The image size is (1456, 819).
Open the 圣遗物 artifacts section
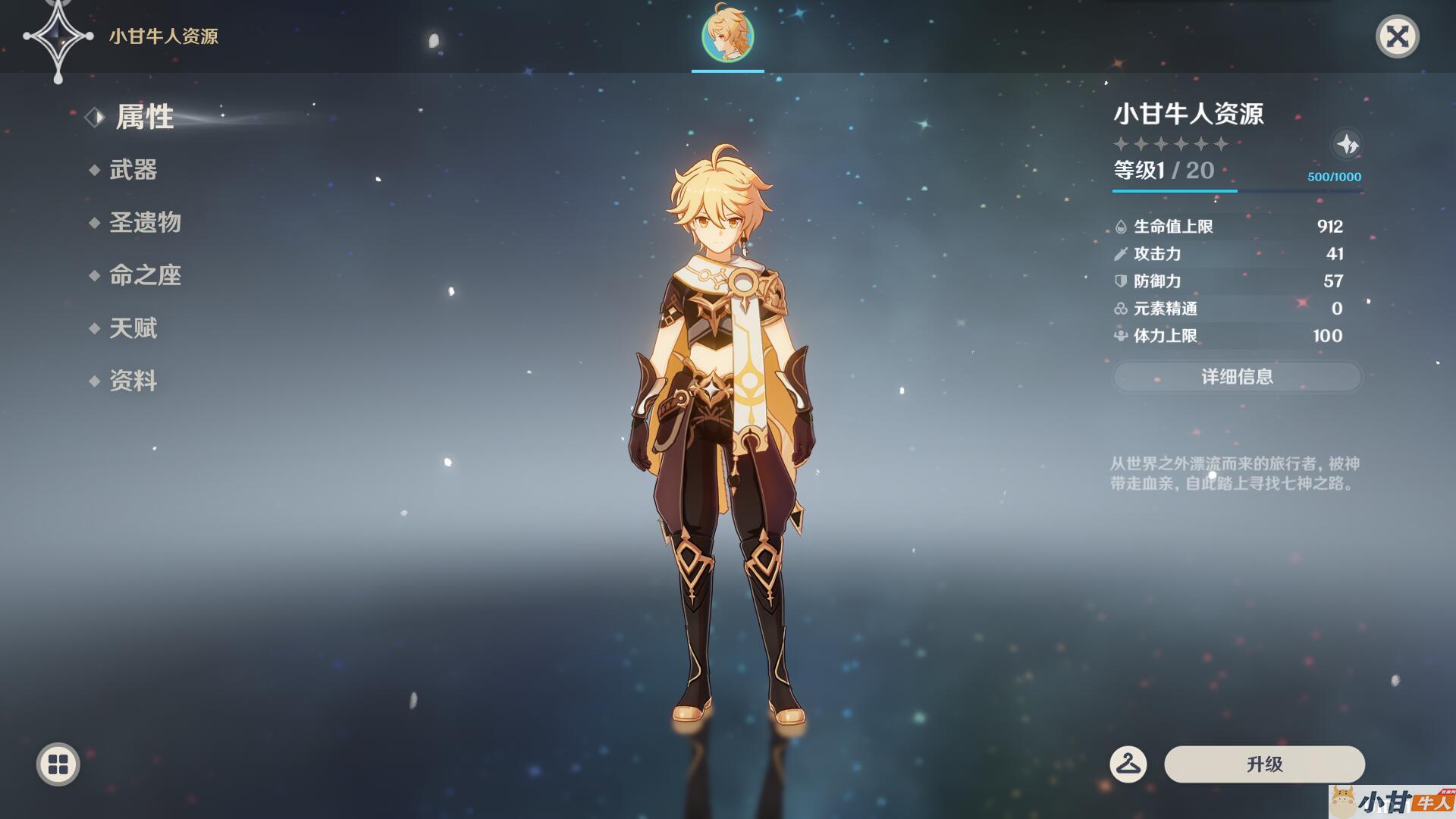pyautogui.click(x=145, y=223)
